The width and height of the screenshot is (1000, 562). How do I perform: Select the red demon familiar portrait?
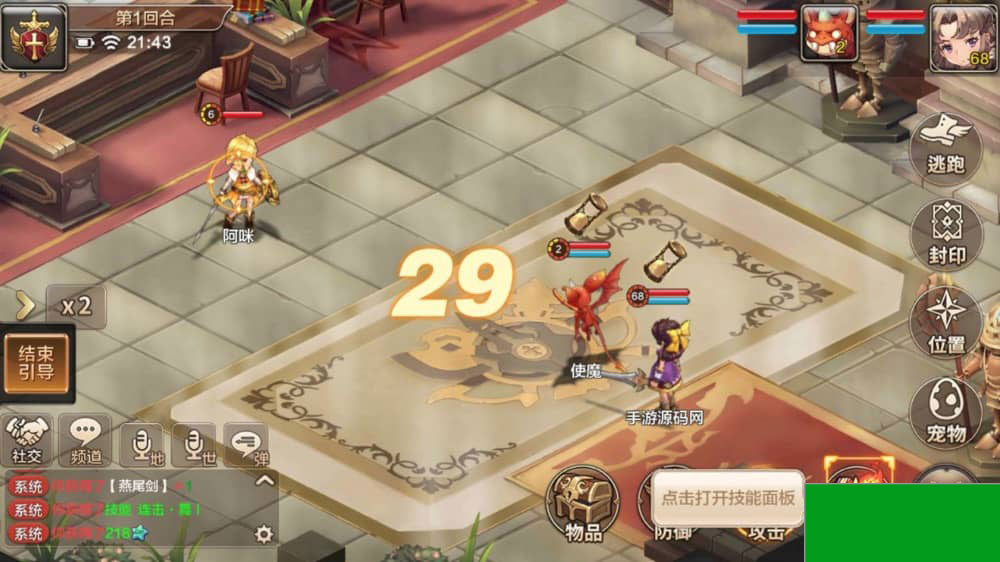829,36
